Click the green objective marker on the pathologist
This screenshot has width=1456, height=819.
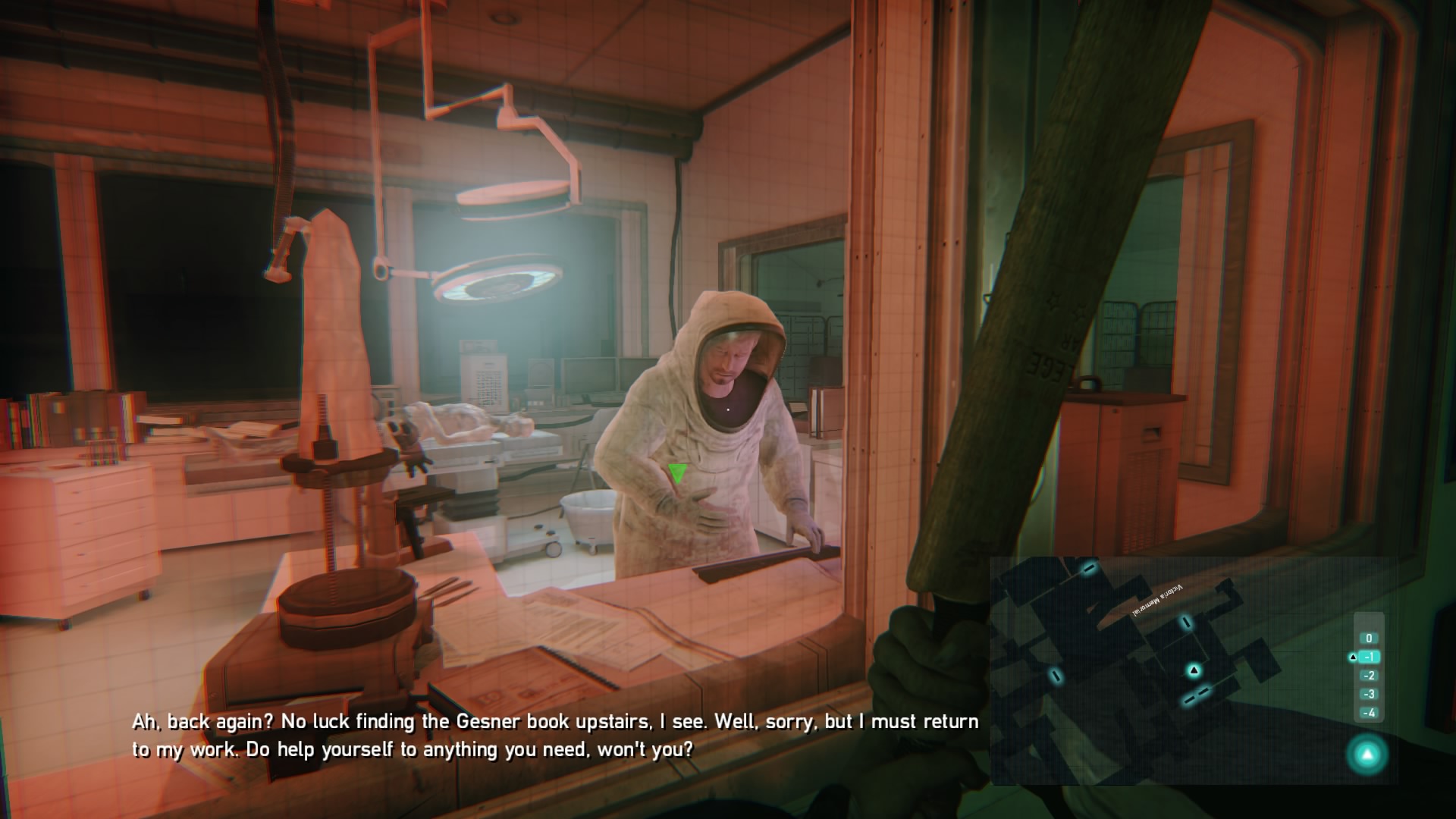677,474
